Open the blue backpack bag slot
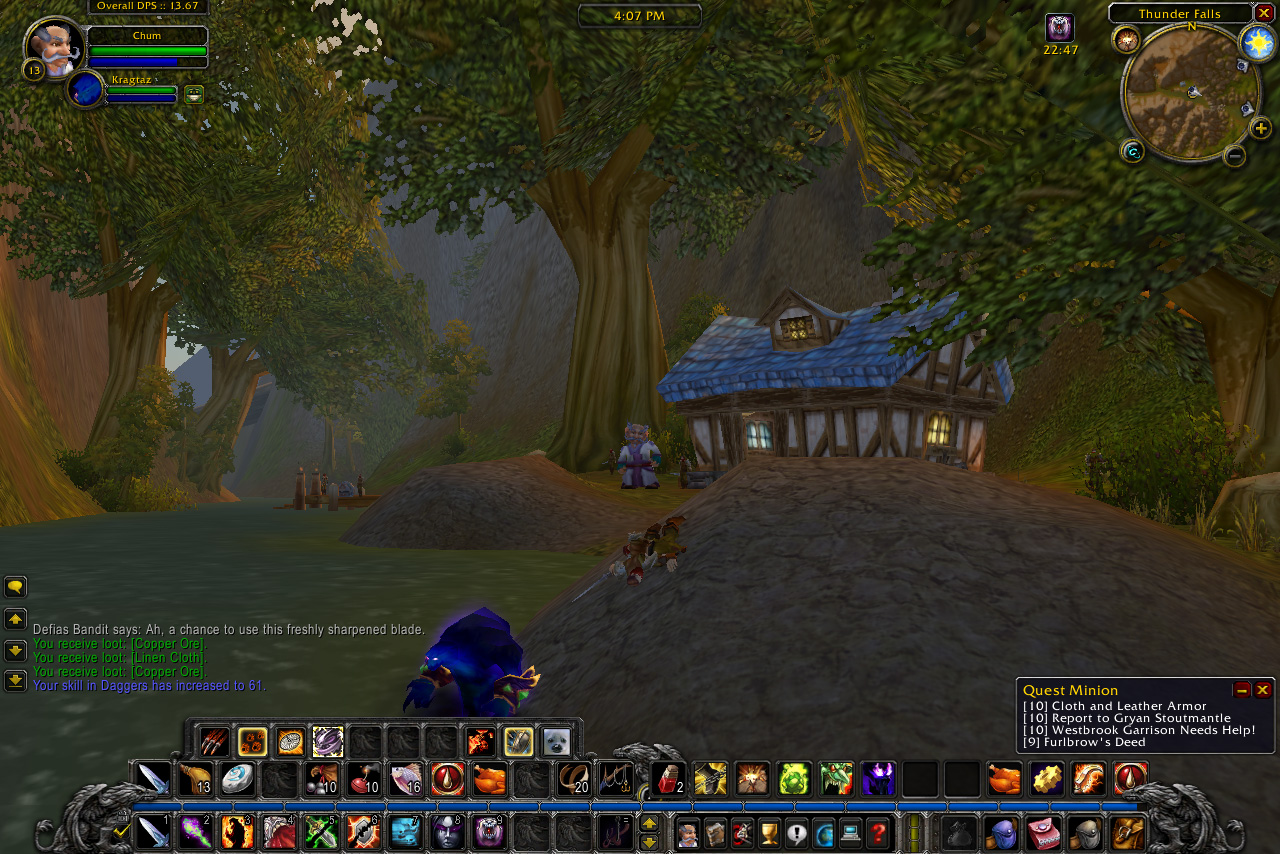The width and height of the screenshot is (1280, 854). pyautogui.click(x=1001, y=832)
